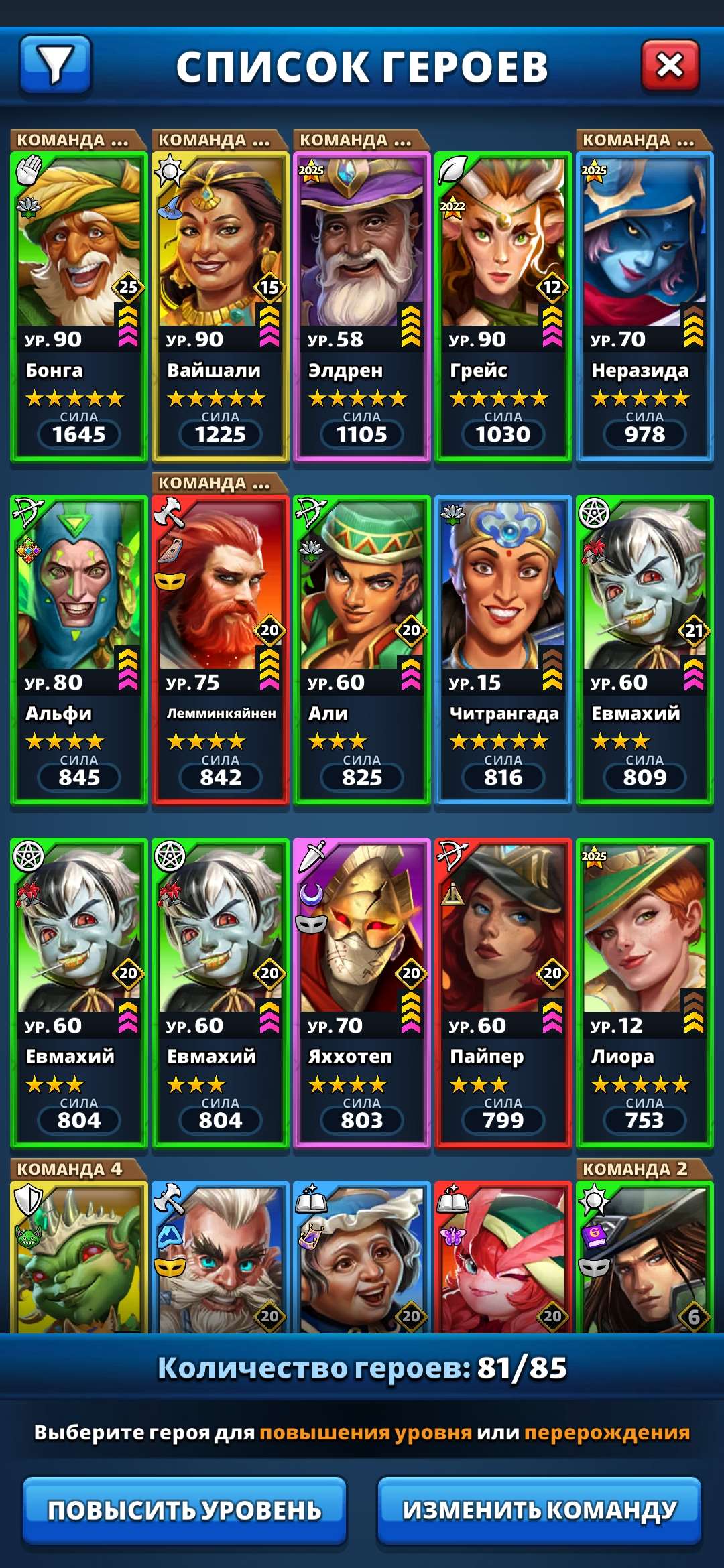Pick the Али hero card

click(x=362, y=650)
